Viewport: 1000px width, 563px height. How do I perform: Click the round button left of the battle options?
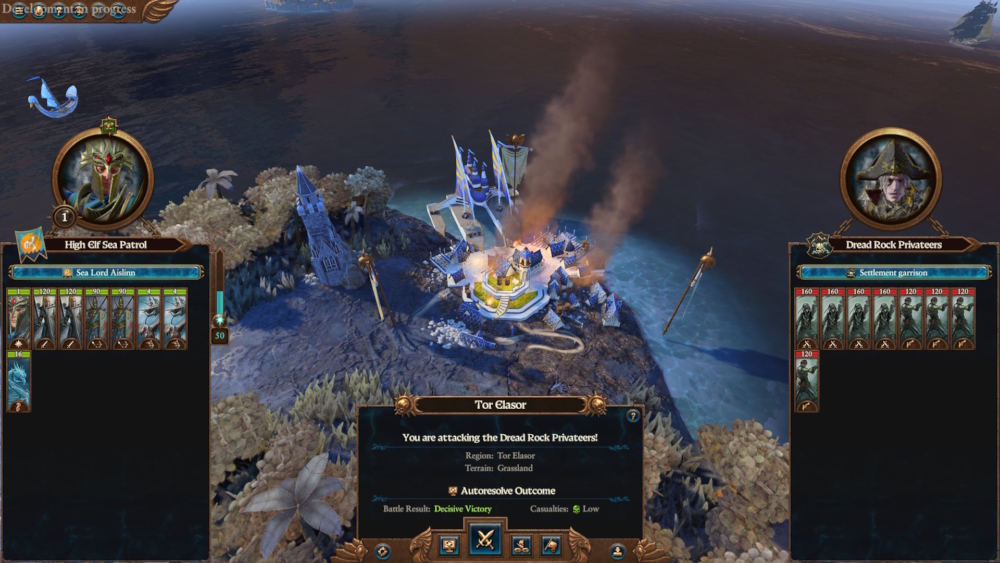point(382,550)
